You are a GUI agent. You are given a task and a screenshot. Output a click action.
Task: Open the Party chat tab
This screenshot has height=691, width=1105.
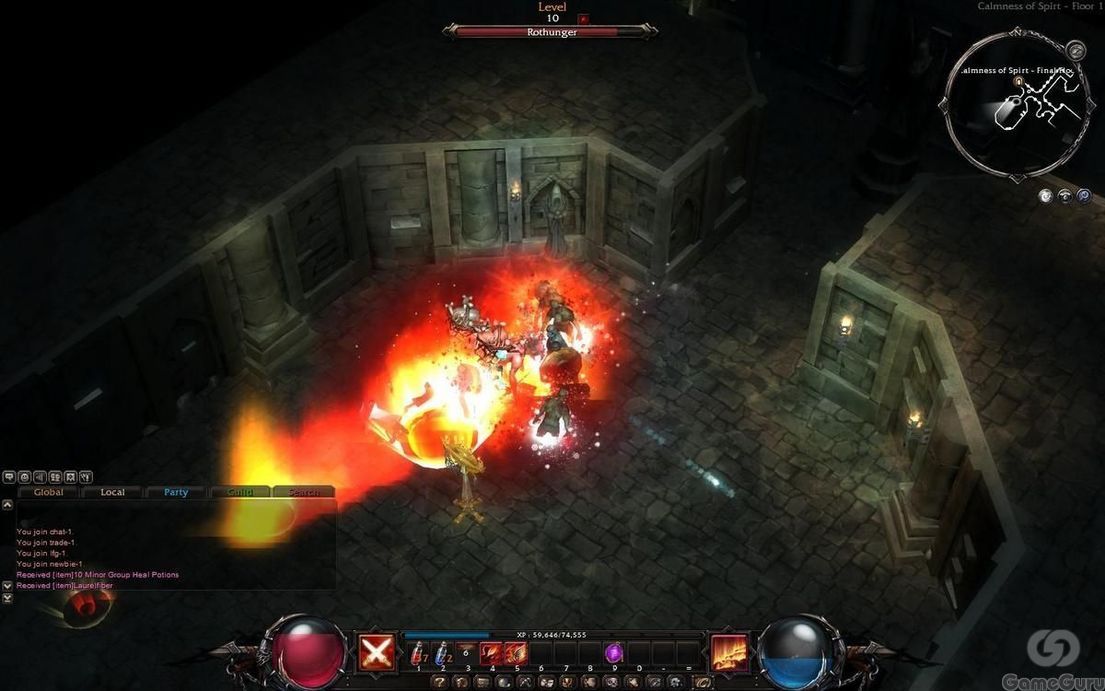(x=176, y=492)
